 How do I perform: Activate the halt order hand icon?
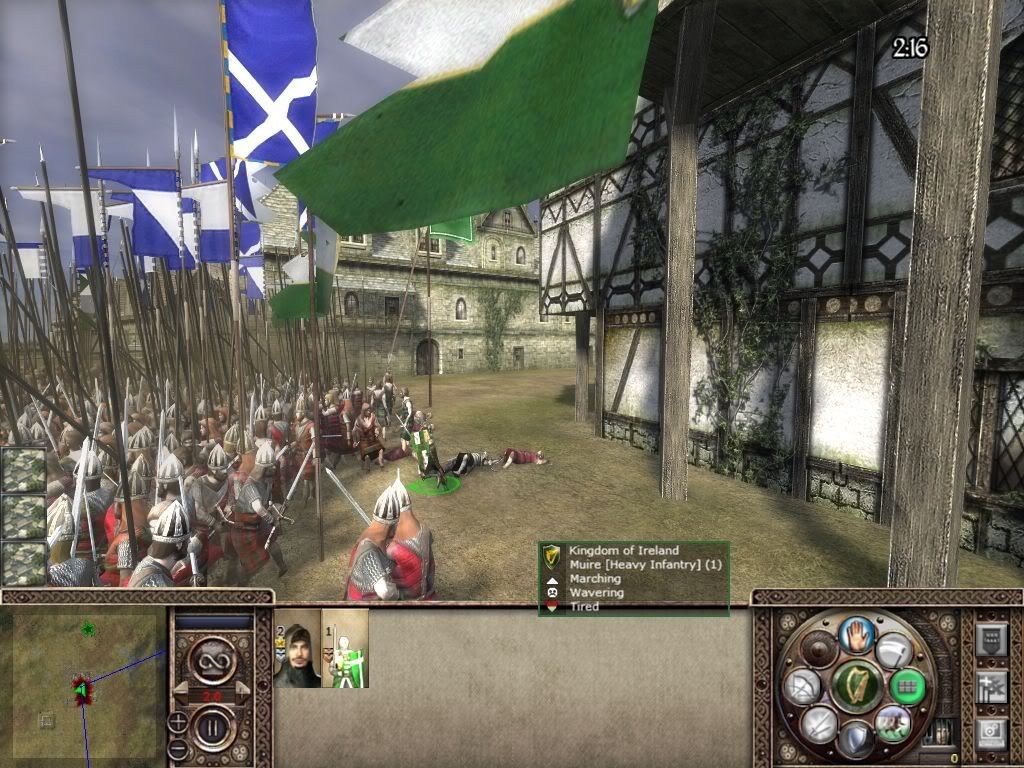[x=856, y=633]
